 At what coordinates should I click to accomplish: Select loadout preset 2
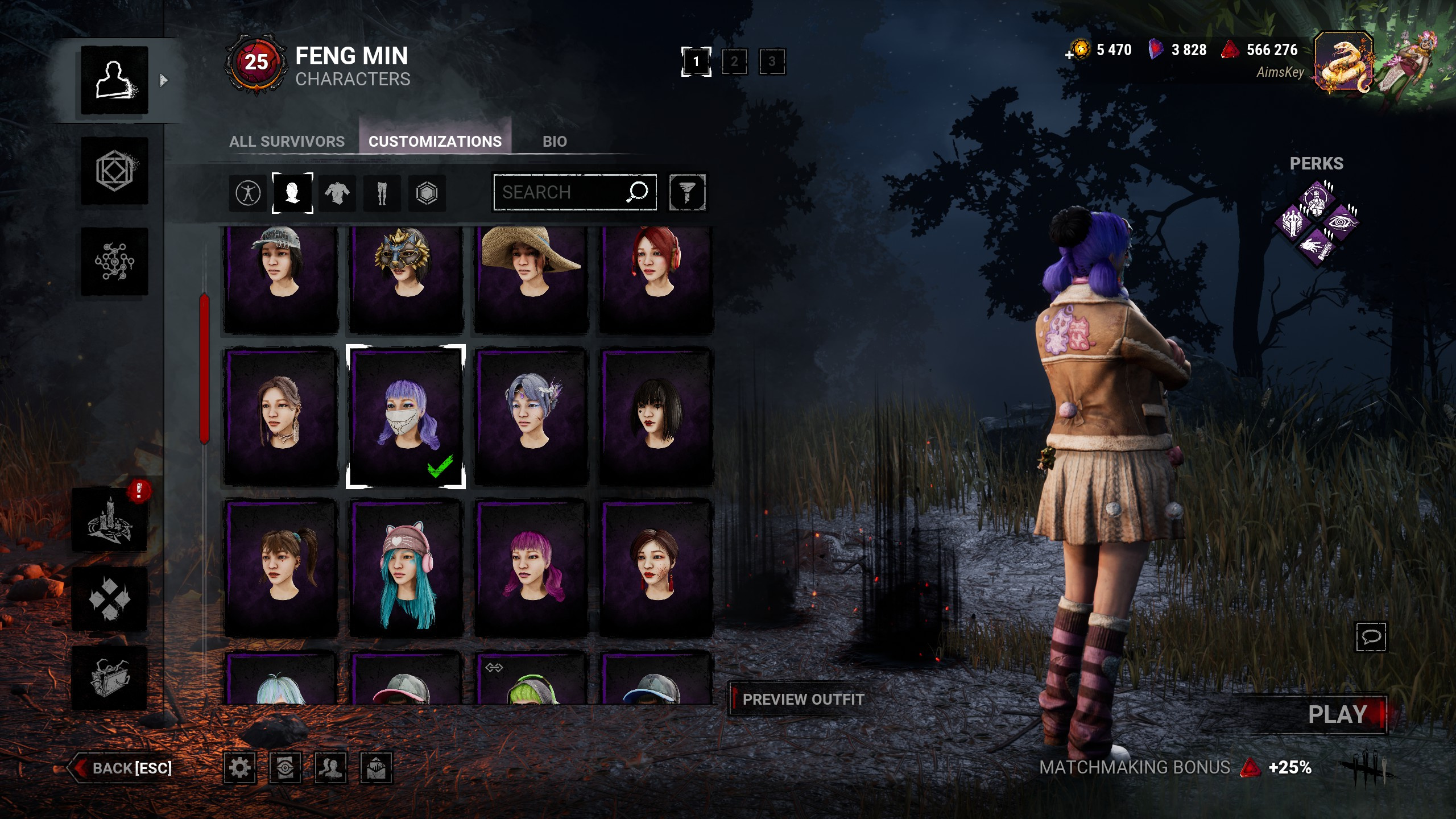[734, 61]
